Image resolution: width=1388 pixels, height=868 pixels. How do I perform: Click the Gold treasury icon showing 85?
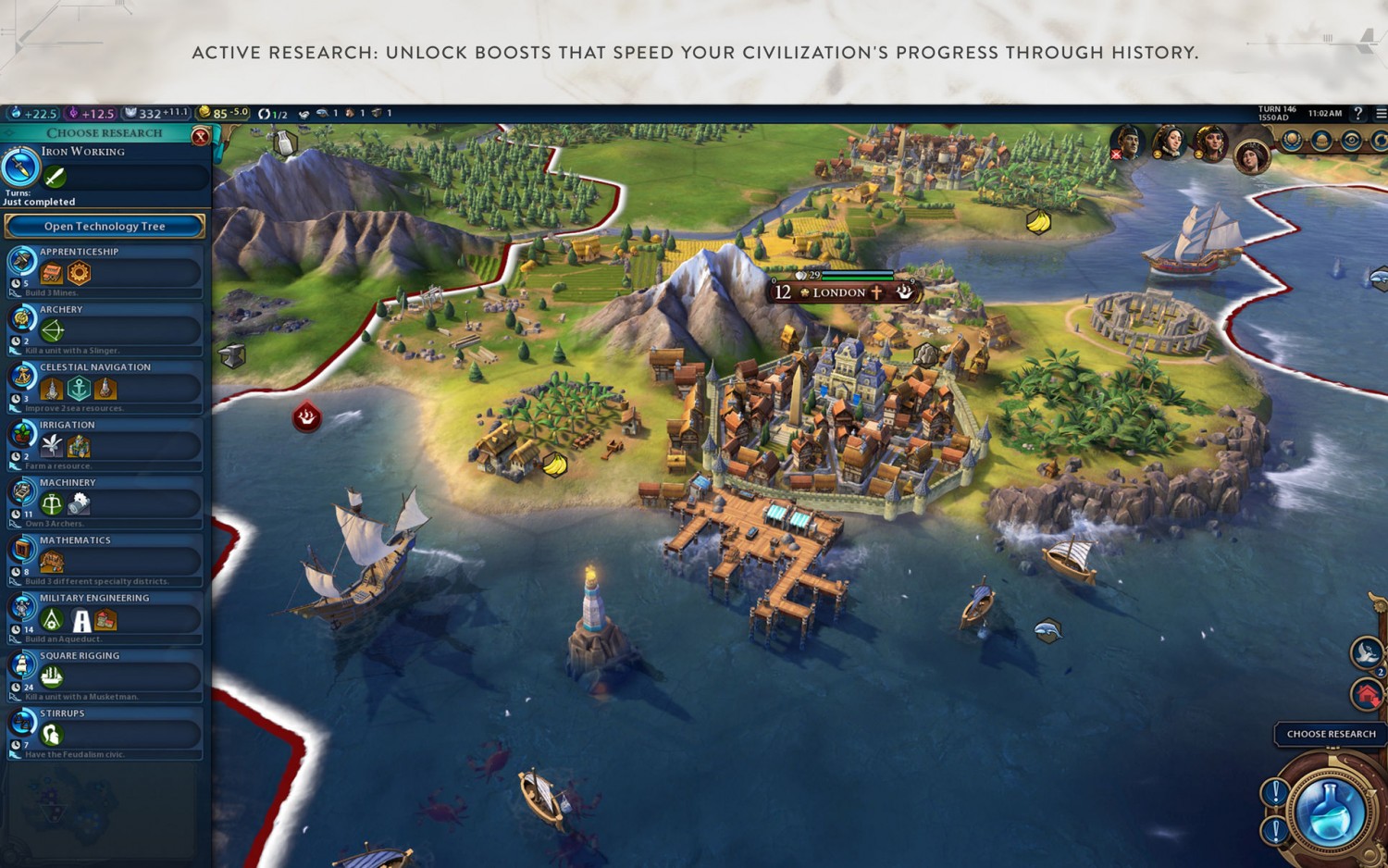click(203, 112)
